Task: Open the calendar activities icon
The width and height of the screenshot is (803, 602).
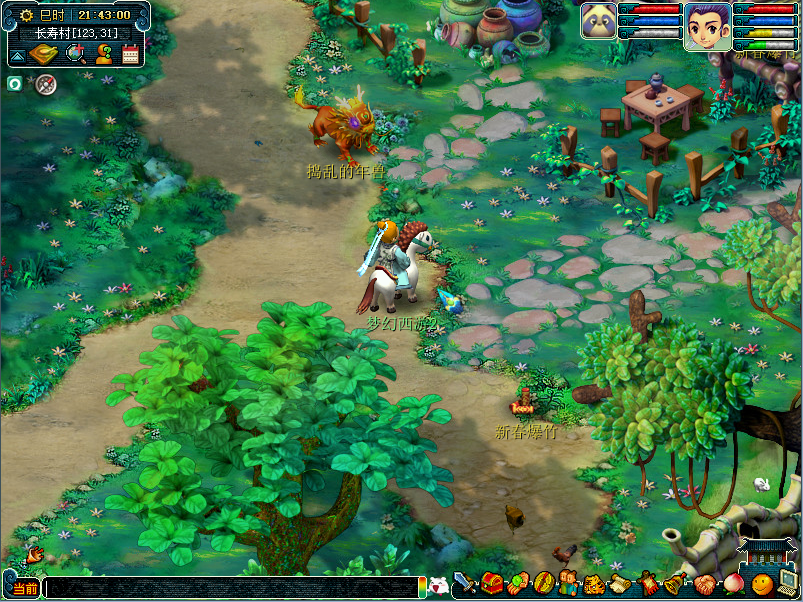Action: (x=130, y=54)
